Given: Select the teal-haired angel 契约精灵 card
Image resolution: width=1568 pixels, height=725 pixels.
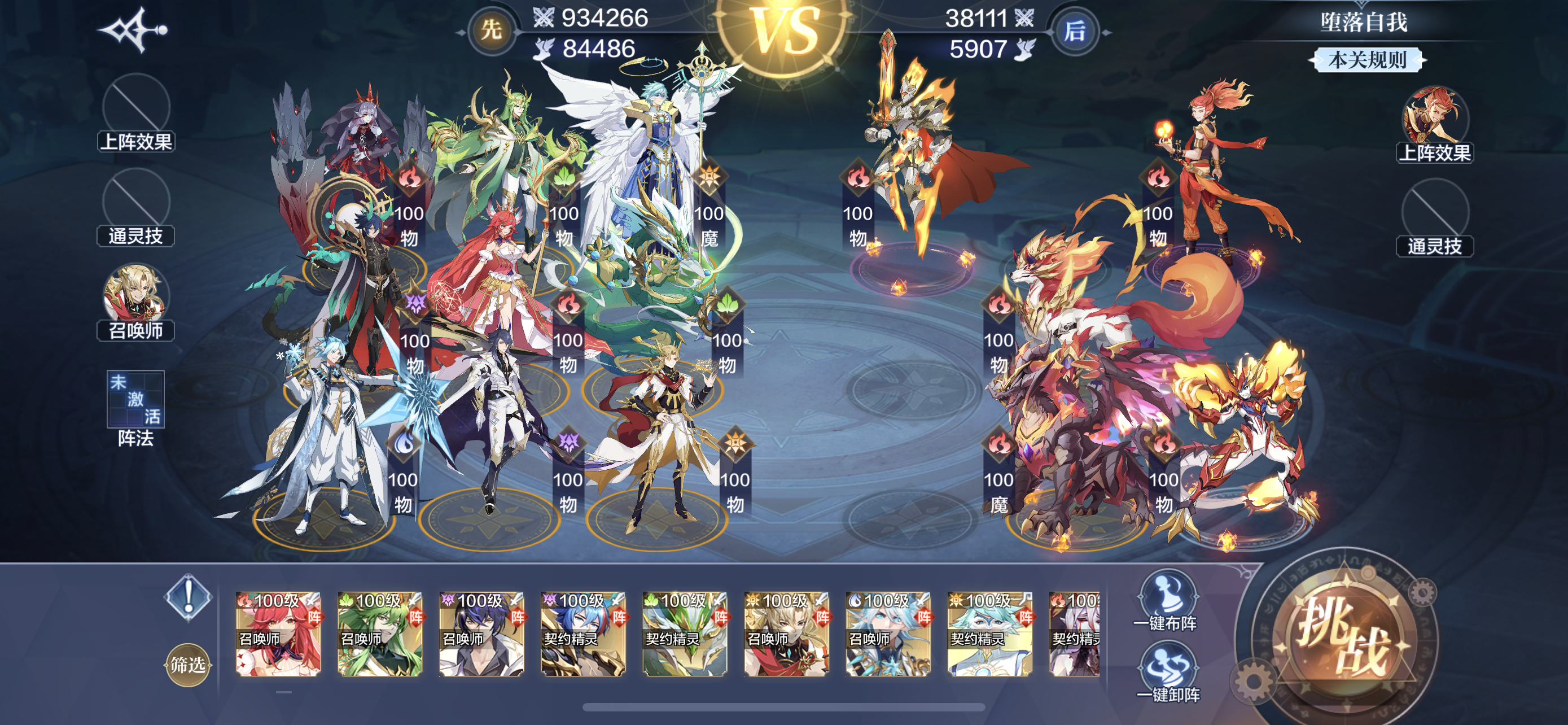Looking at the screenshot, I should 990,634.
